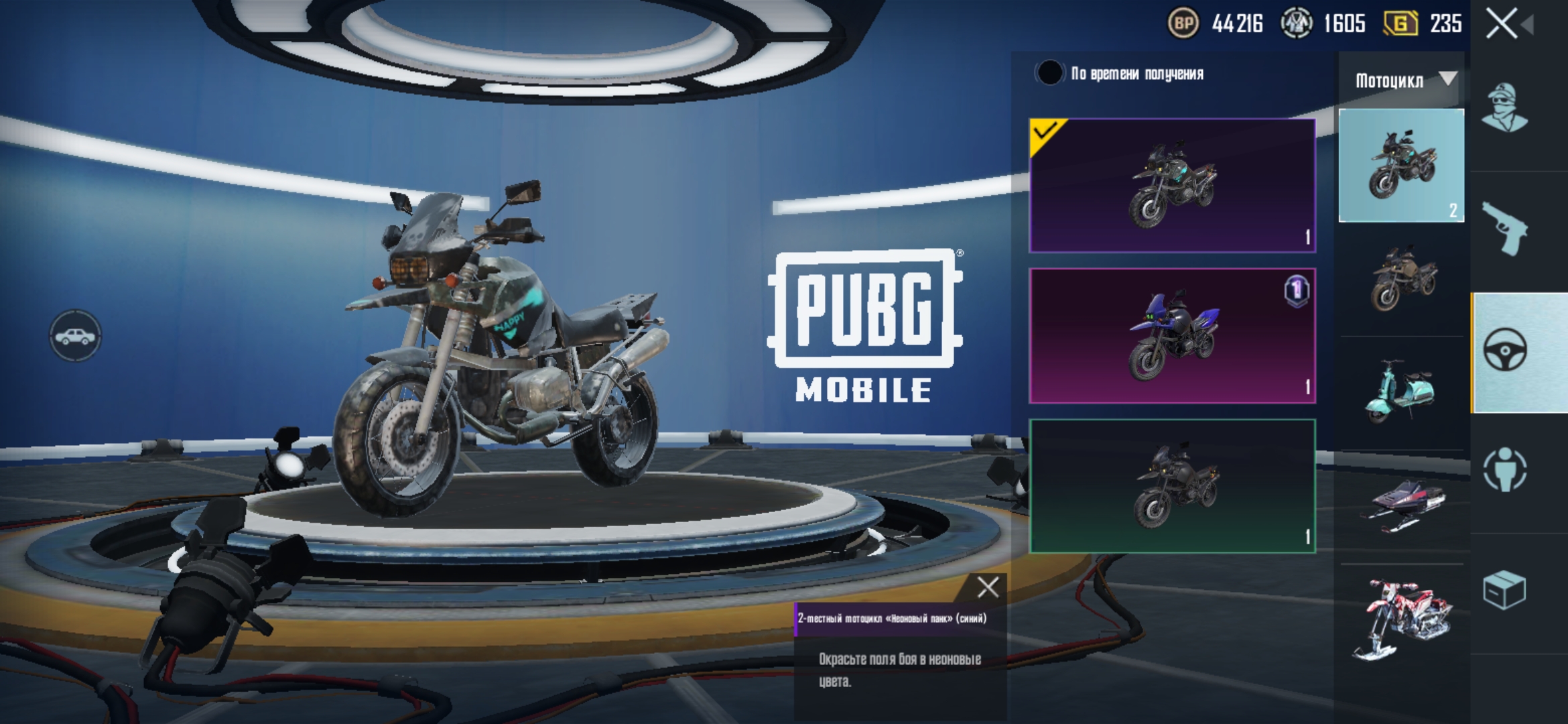Select the black motorcycle skin card
Image resolution: width=1568 pixels, height=724 pixels.
click(1172, 486)
